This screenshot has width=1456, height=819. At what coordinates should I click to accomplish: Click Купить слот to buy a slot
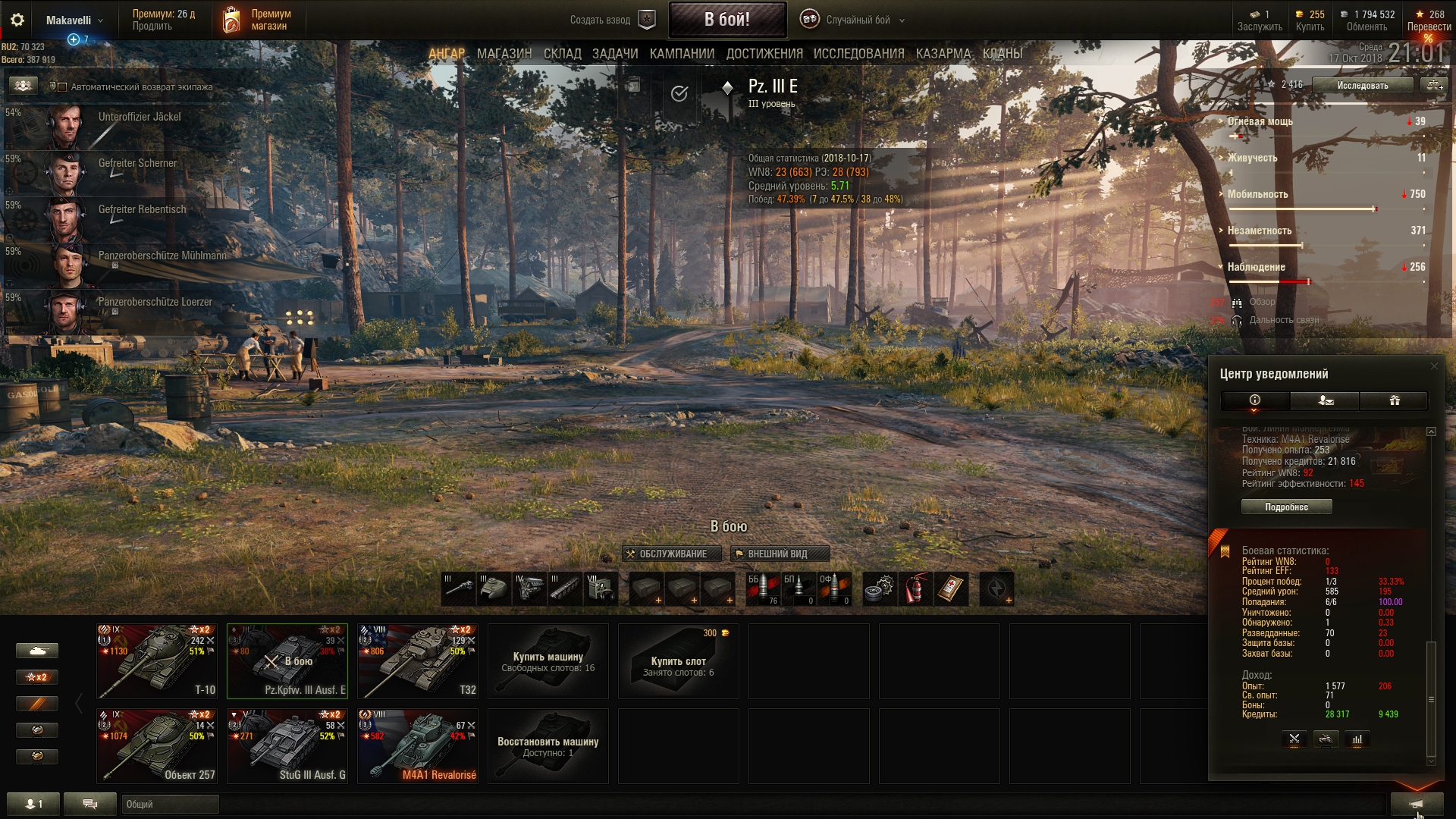pos(678,661)
